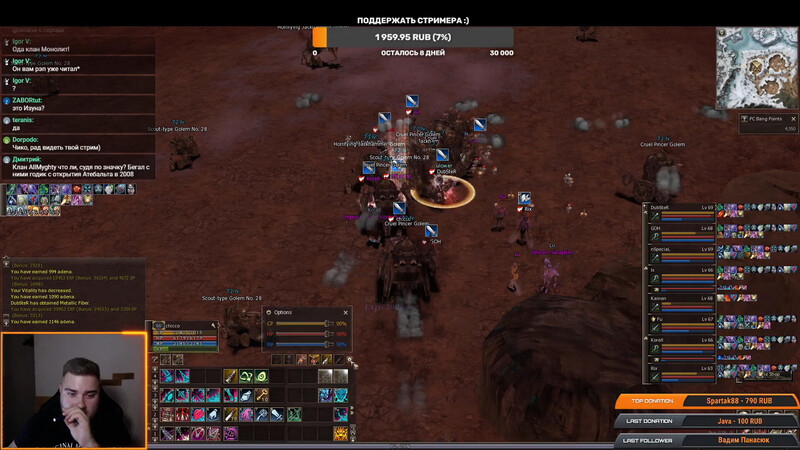Image resolution: width=800 pixels, height=450 pixels.
Task: Click the shortcut bar settings gear icon
Action: (349, 359)
